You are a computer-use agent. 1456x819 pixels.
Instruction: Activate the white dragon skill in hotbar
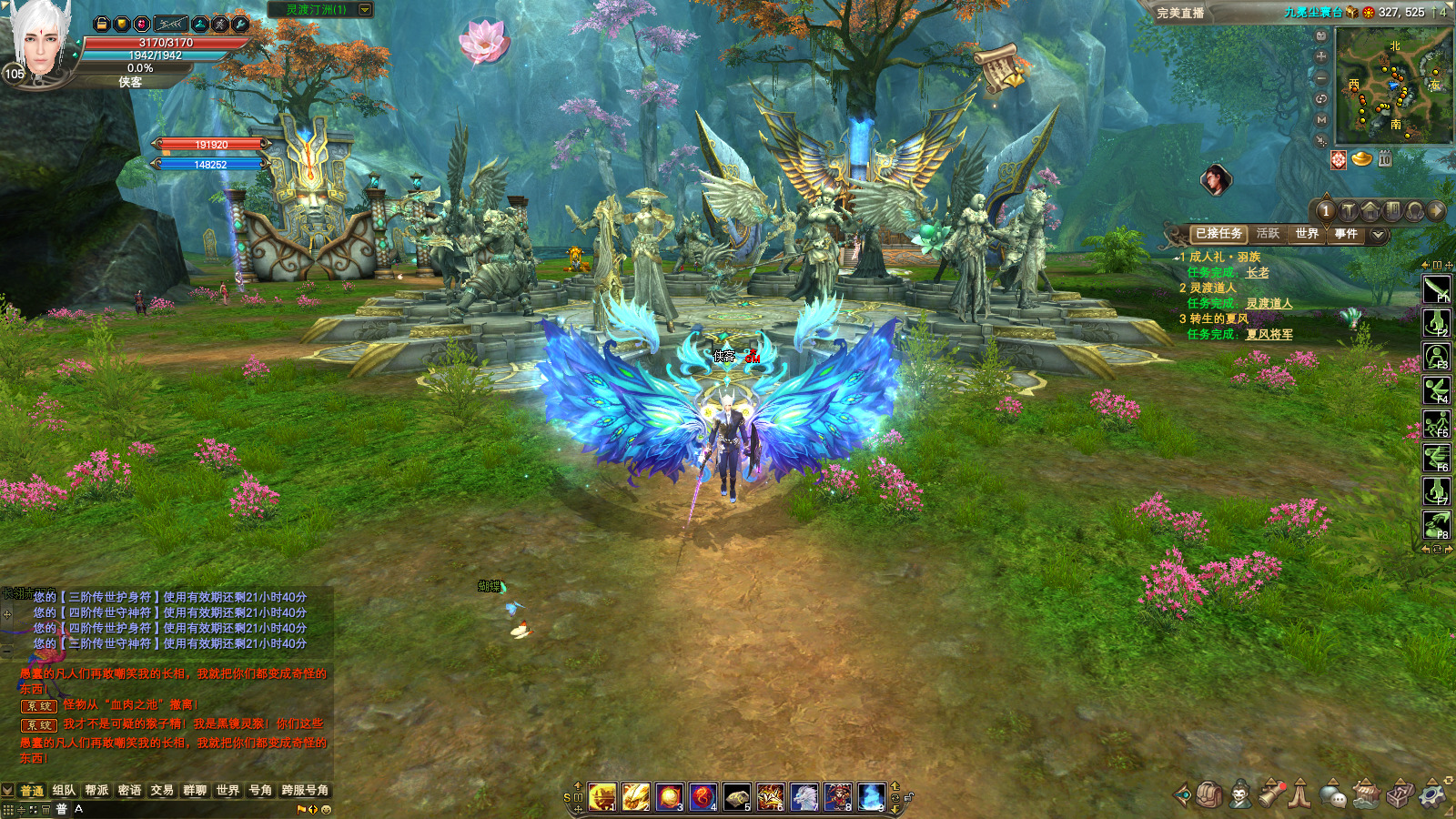click(x=804, y=797)
